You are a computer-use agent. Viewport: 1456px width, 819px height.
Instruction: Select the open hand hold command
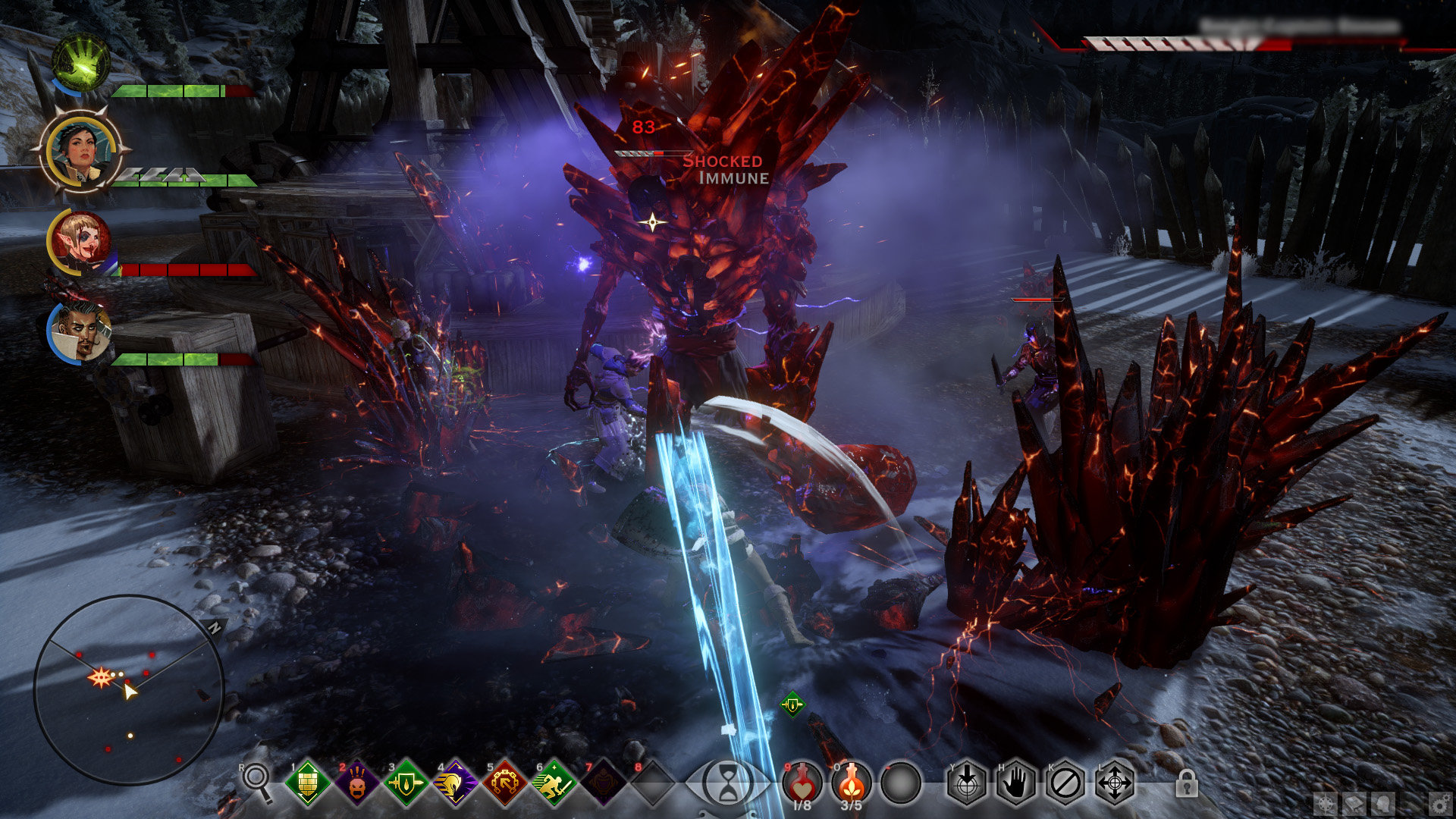tap(1016, 782)
